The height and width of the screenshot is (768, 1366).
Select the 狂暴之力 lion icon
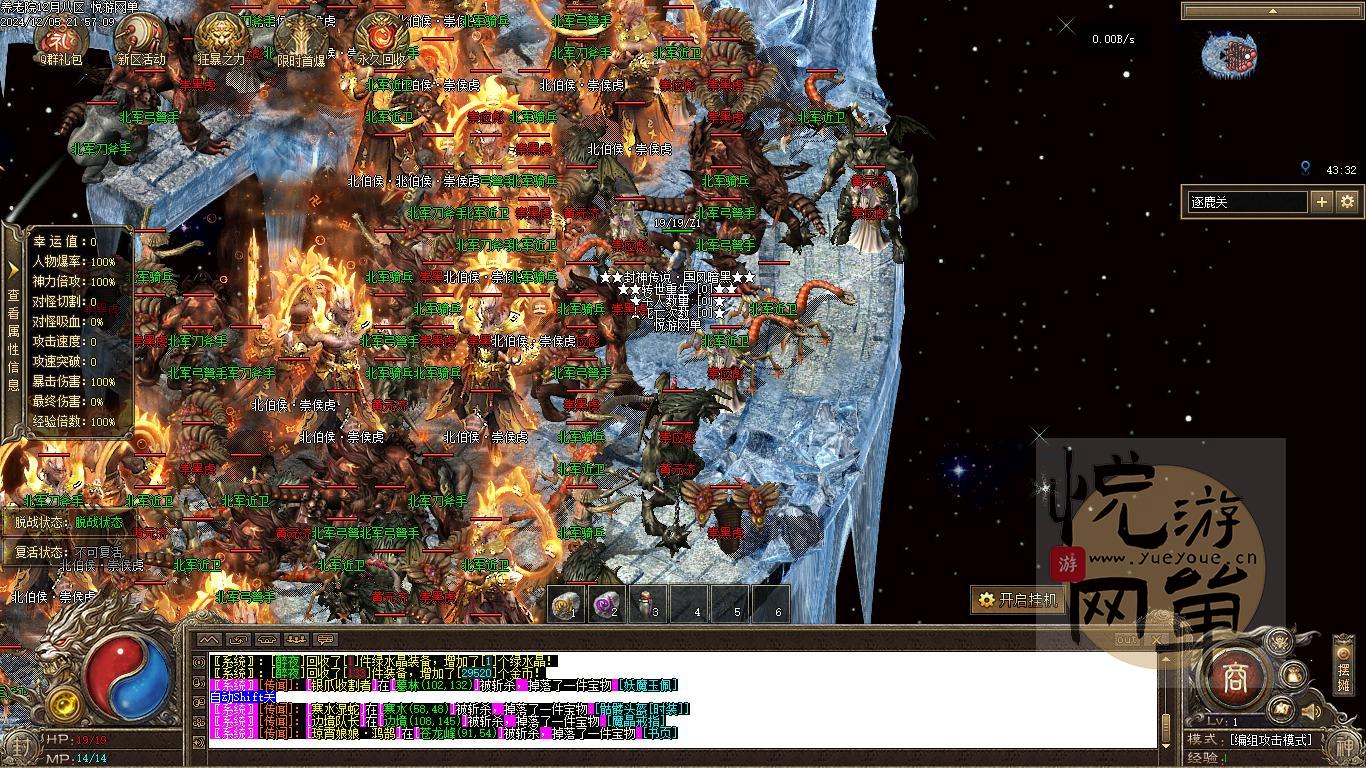click(220, 38)
